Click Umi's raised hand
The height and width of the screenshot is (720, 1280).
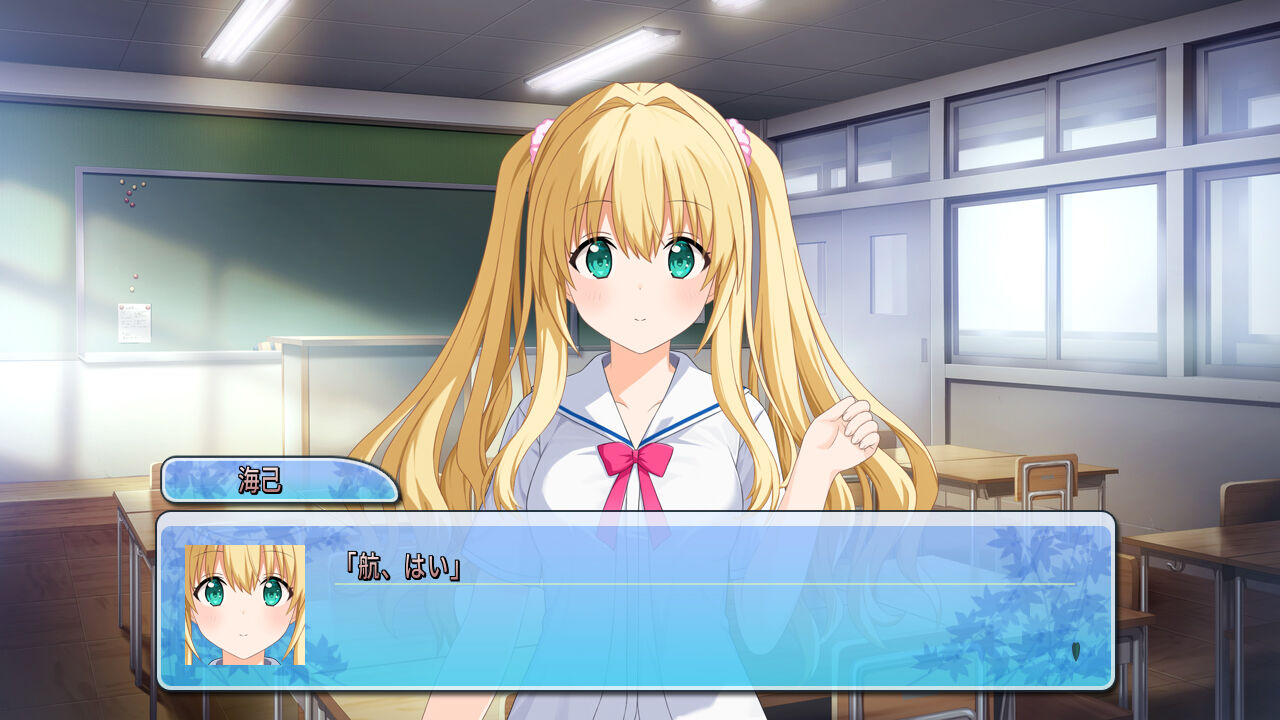click(847, 425)
